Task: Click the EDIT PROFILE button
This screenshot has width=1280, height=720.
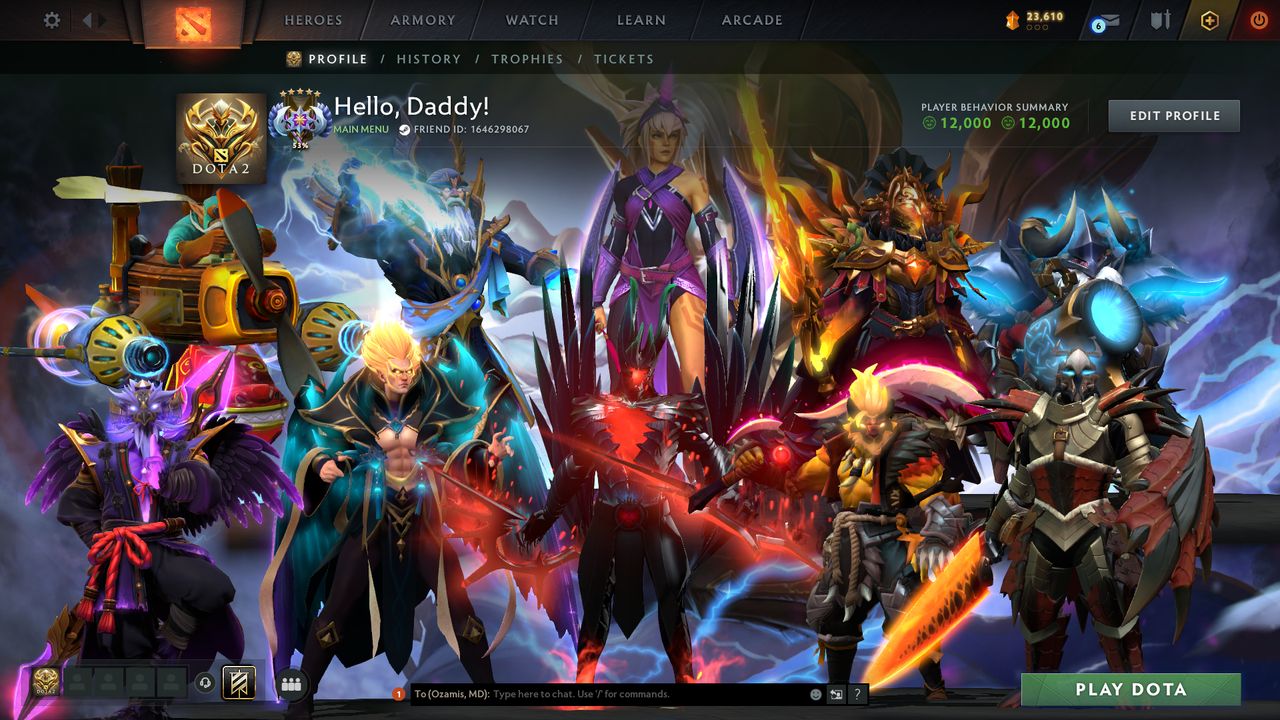Action: click(1173, 115)
